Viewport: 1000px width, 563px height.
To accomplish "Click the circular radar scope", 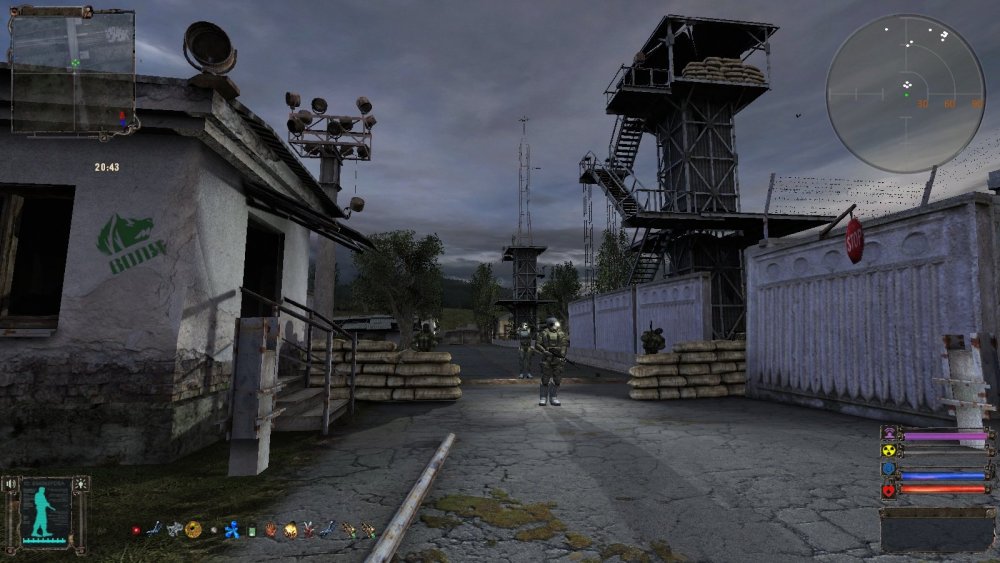I will tap(906, 93).
